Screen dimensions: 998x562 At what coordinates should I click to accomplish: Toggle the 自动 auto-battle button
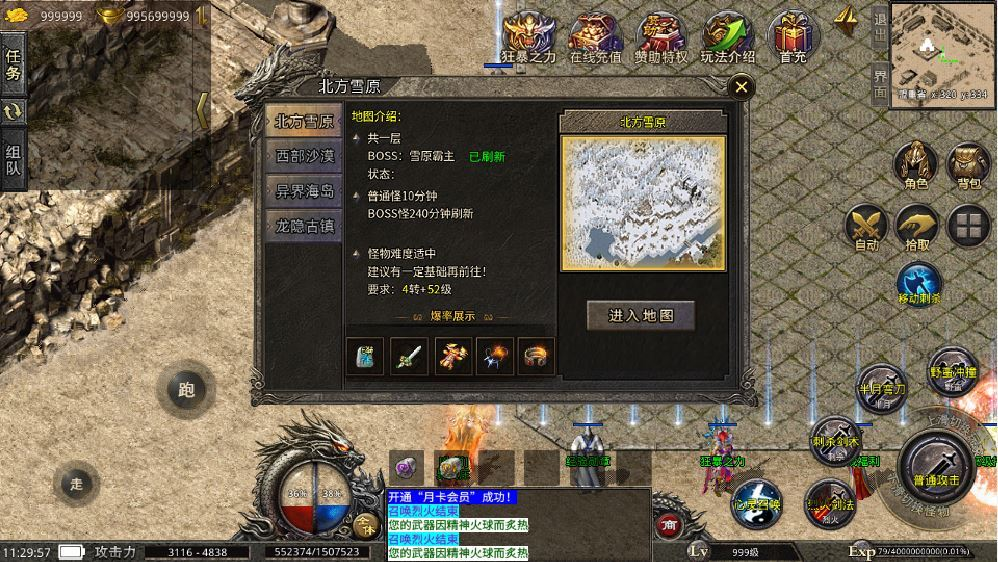[866, 227]
